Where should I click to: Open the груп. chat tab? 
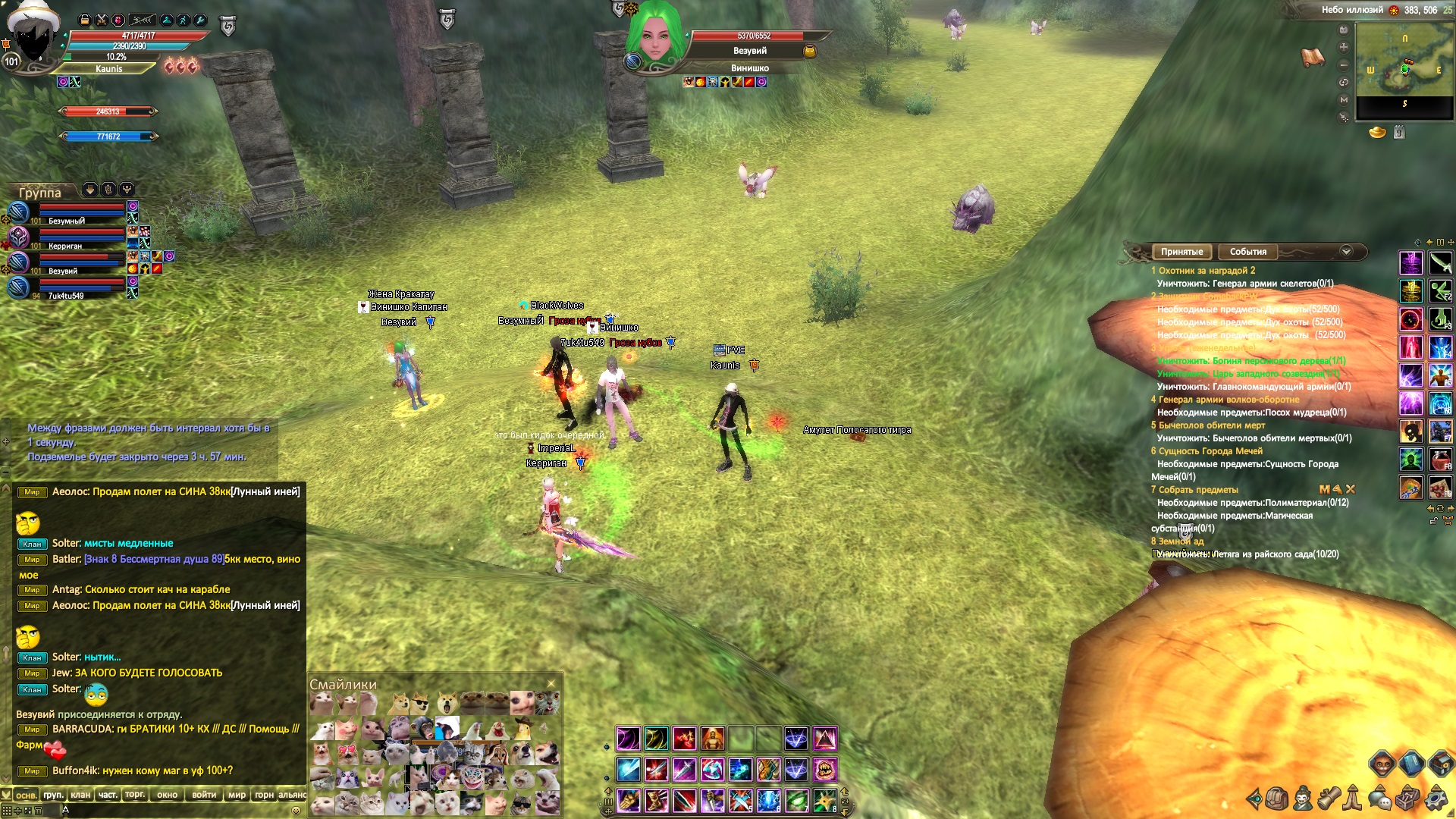(53, 795)
